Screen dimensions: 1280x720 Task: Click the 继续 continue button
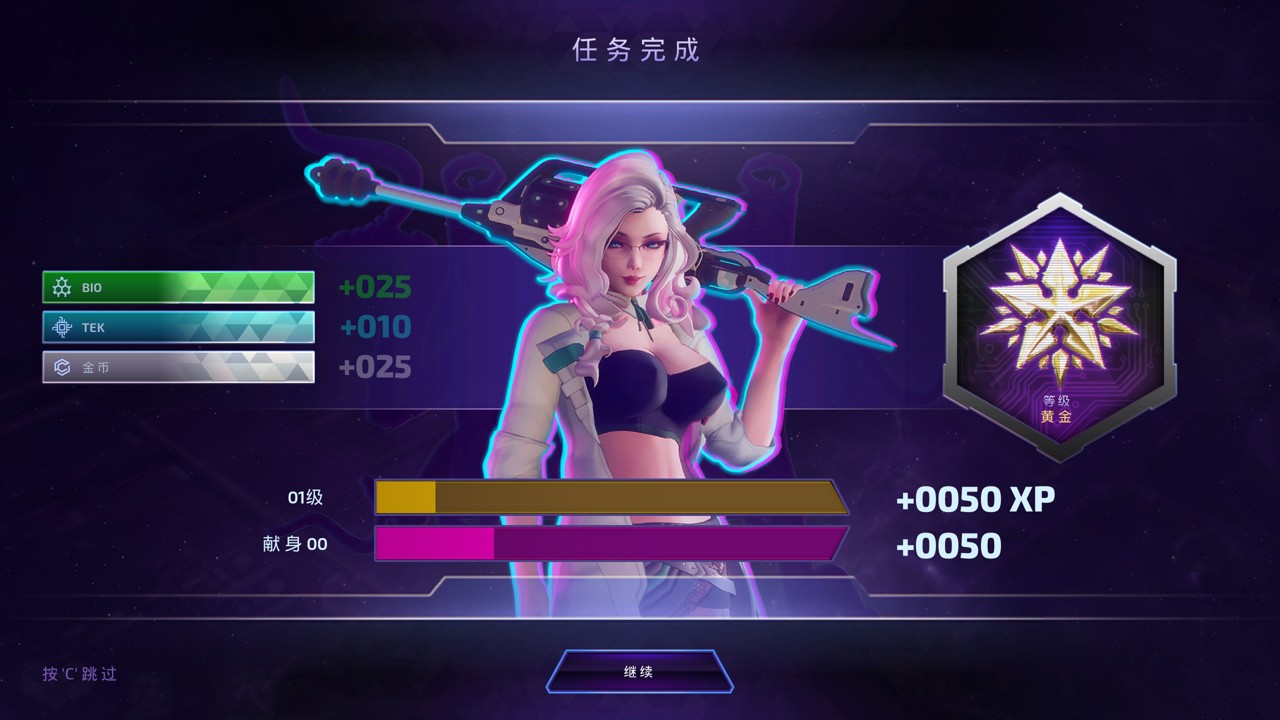639,671
